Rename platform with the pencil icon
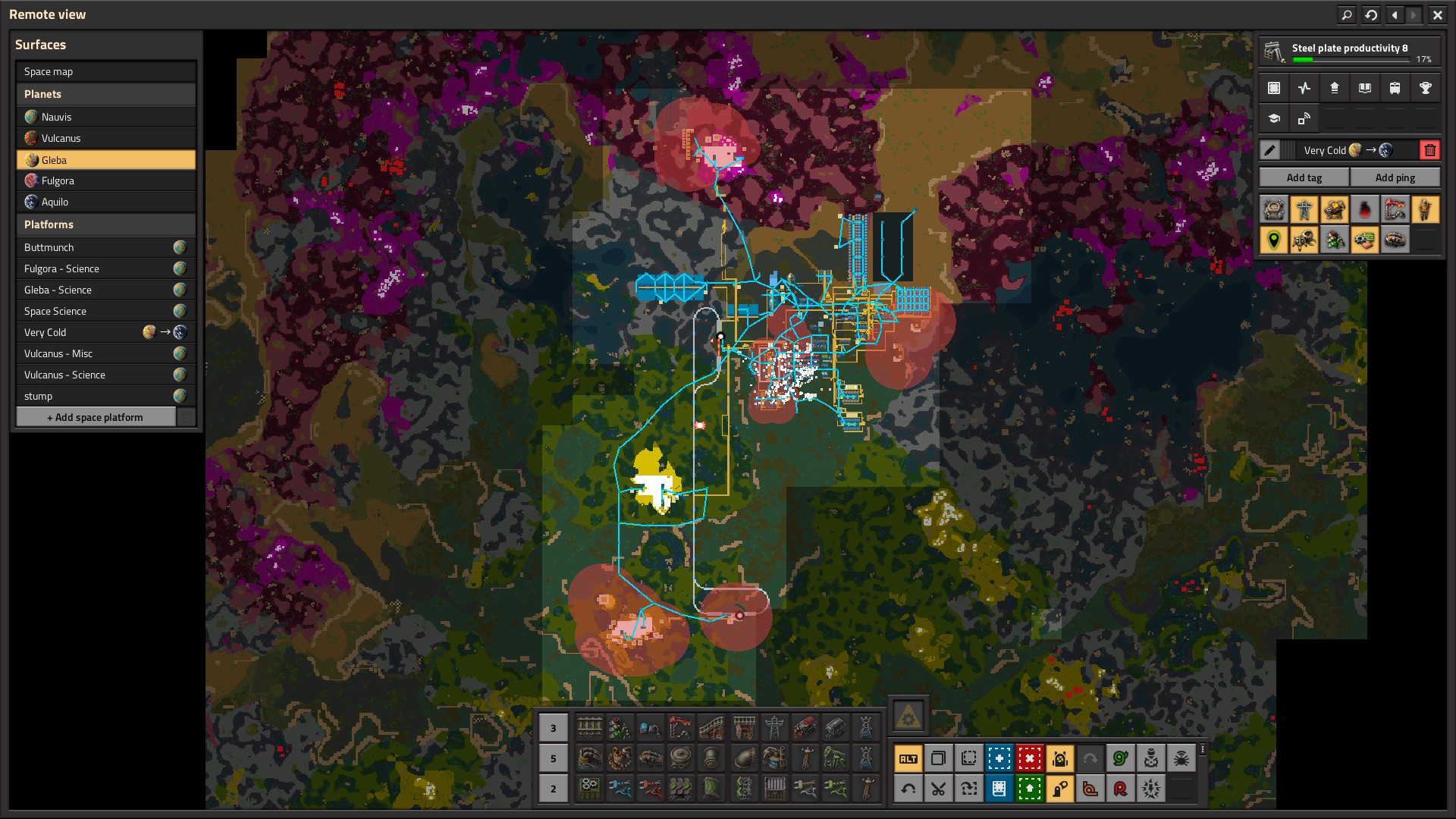1456x819 pixels. pos(1270,150)
